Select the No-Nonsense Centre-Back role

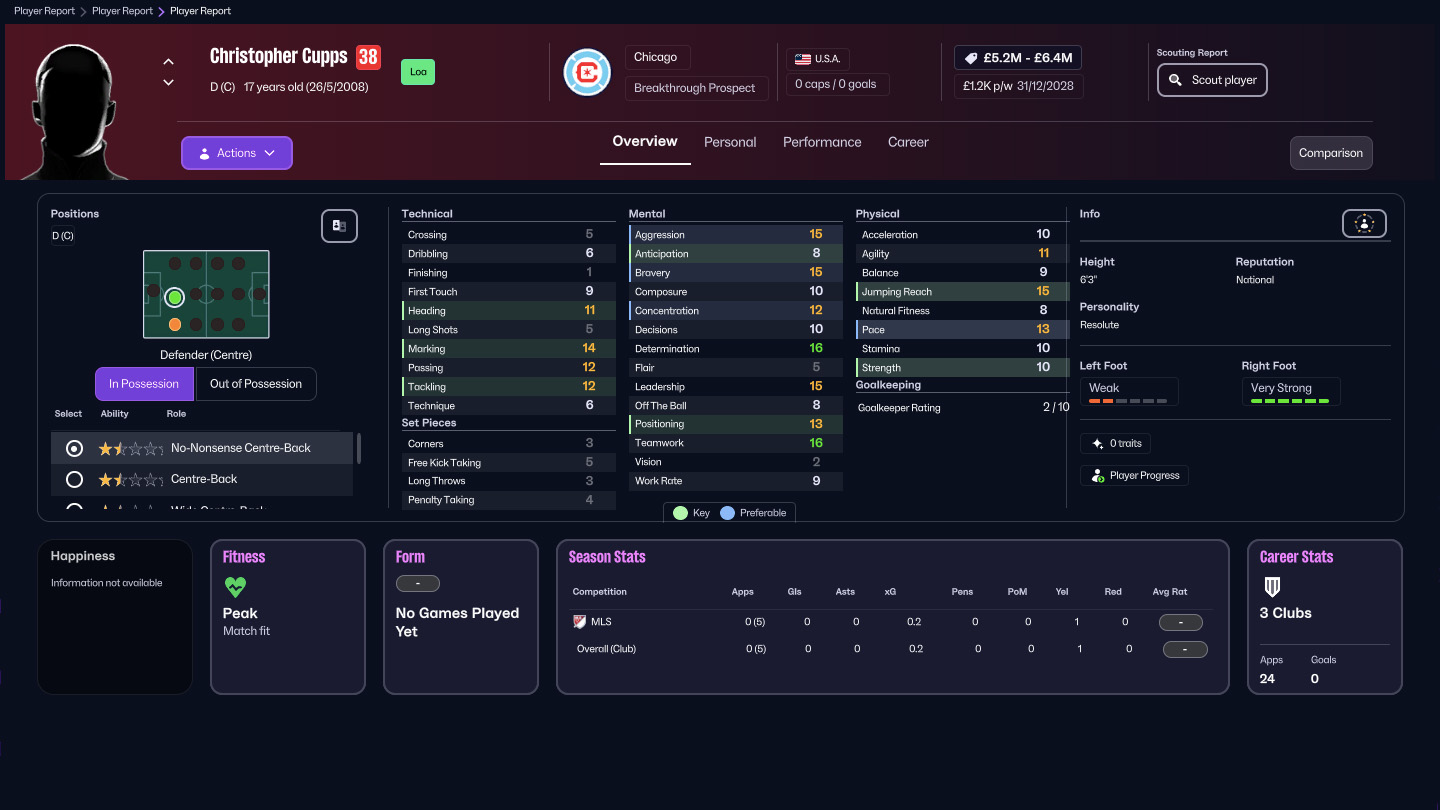pos(73,448)
